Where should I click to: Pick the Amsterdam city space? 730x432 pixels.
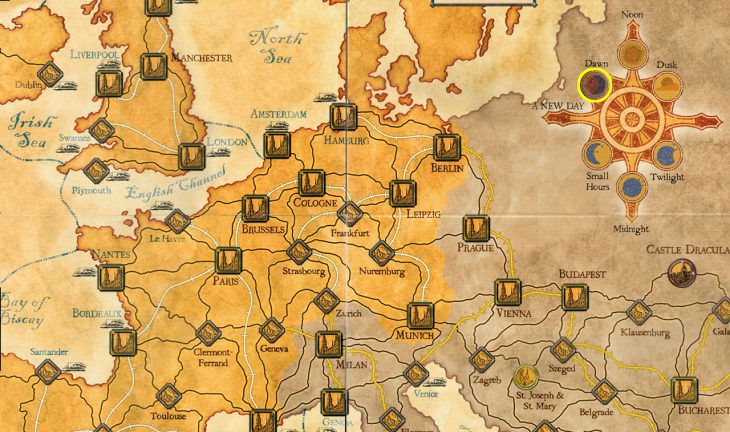pos(277,146)
